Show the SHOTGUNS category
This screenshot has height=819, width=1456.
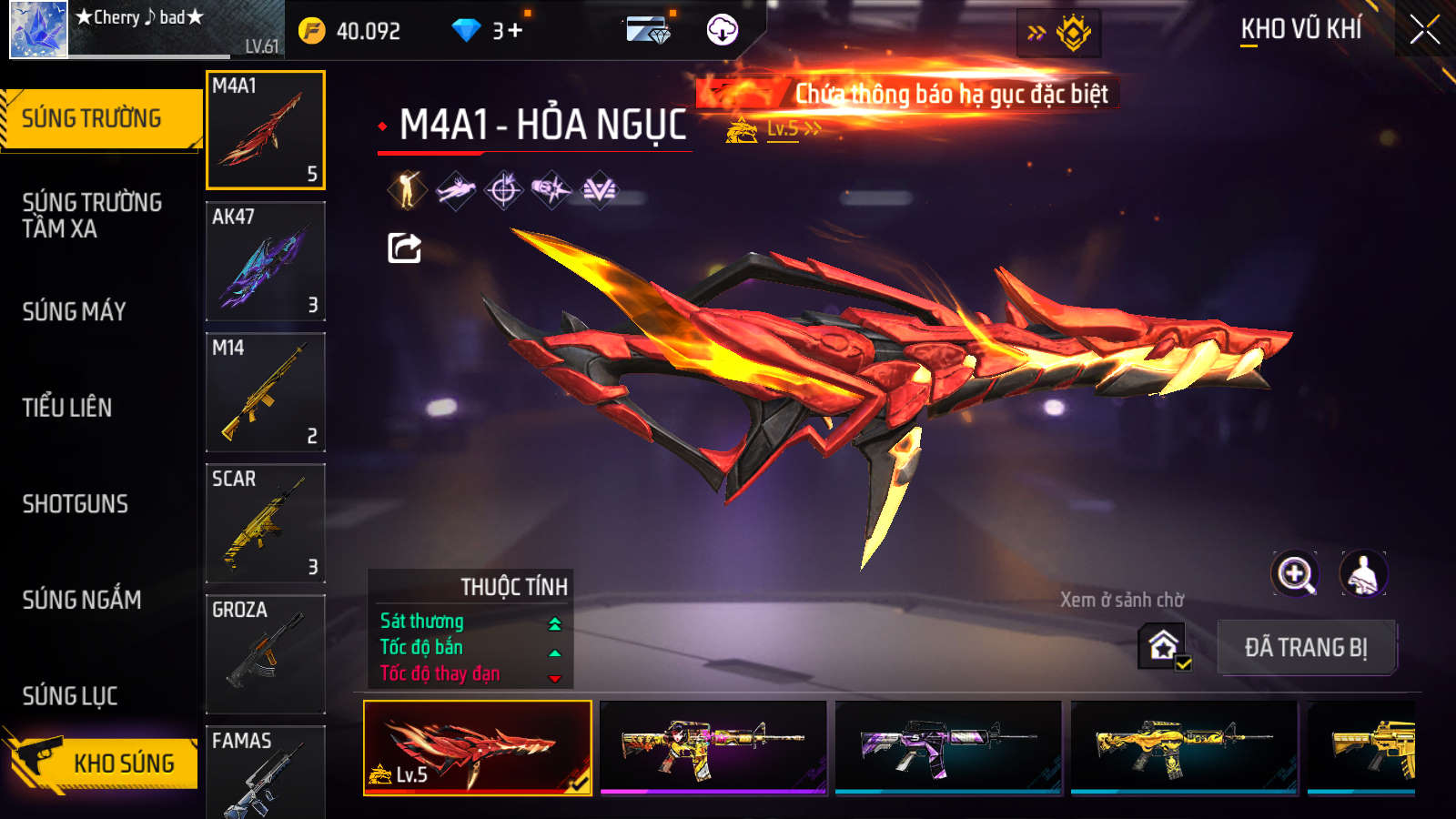coord(76,504)
